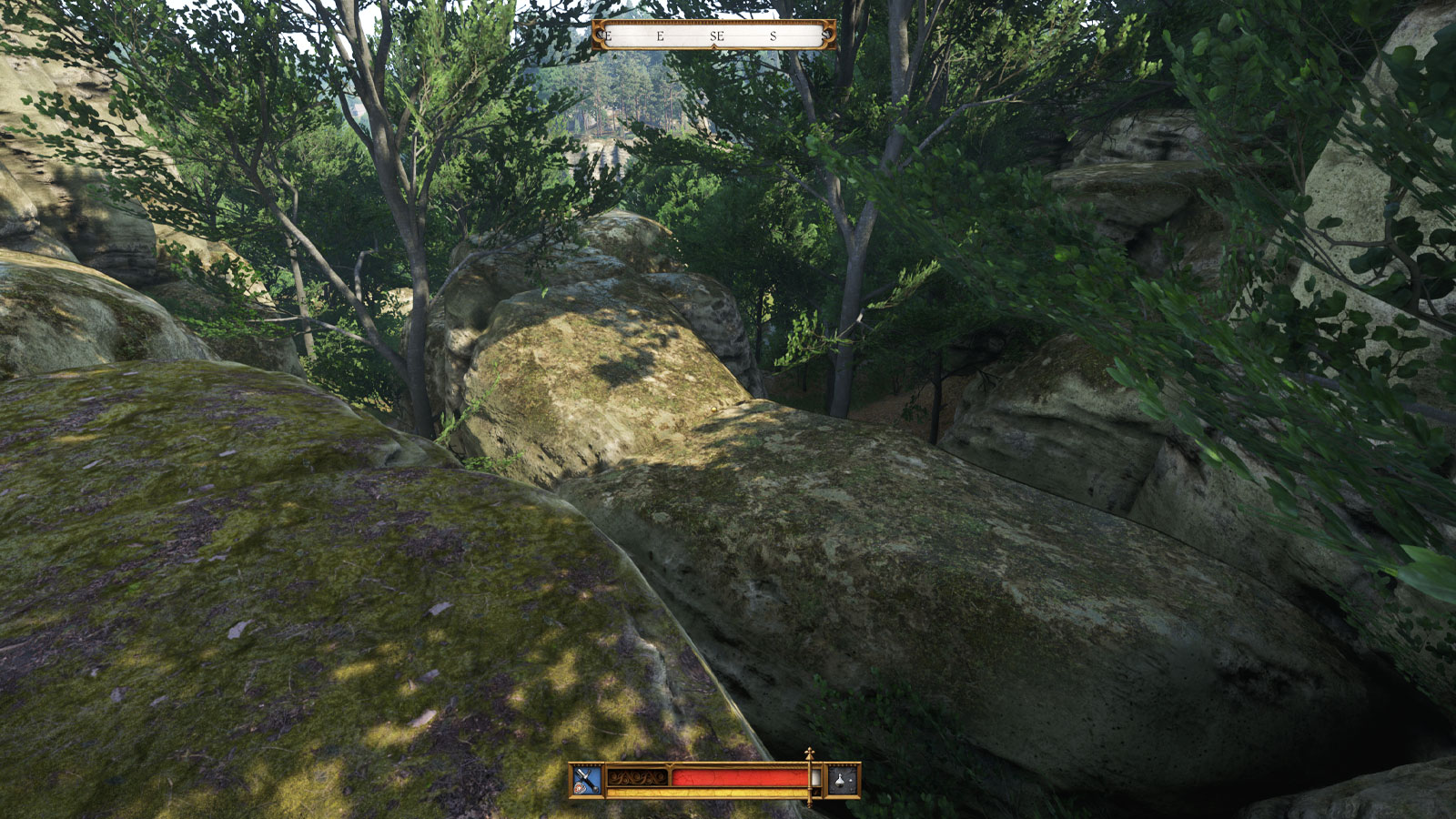
Task: Click the compass direction strip
Action: click(714, 35)
